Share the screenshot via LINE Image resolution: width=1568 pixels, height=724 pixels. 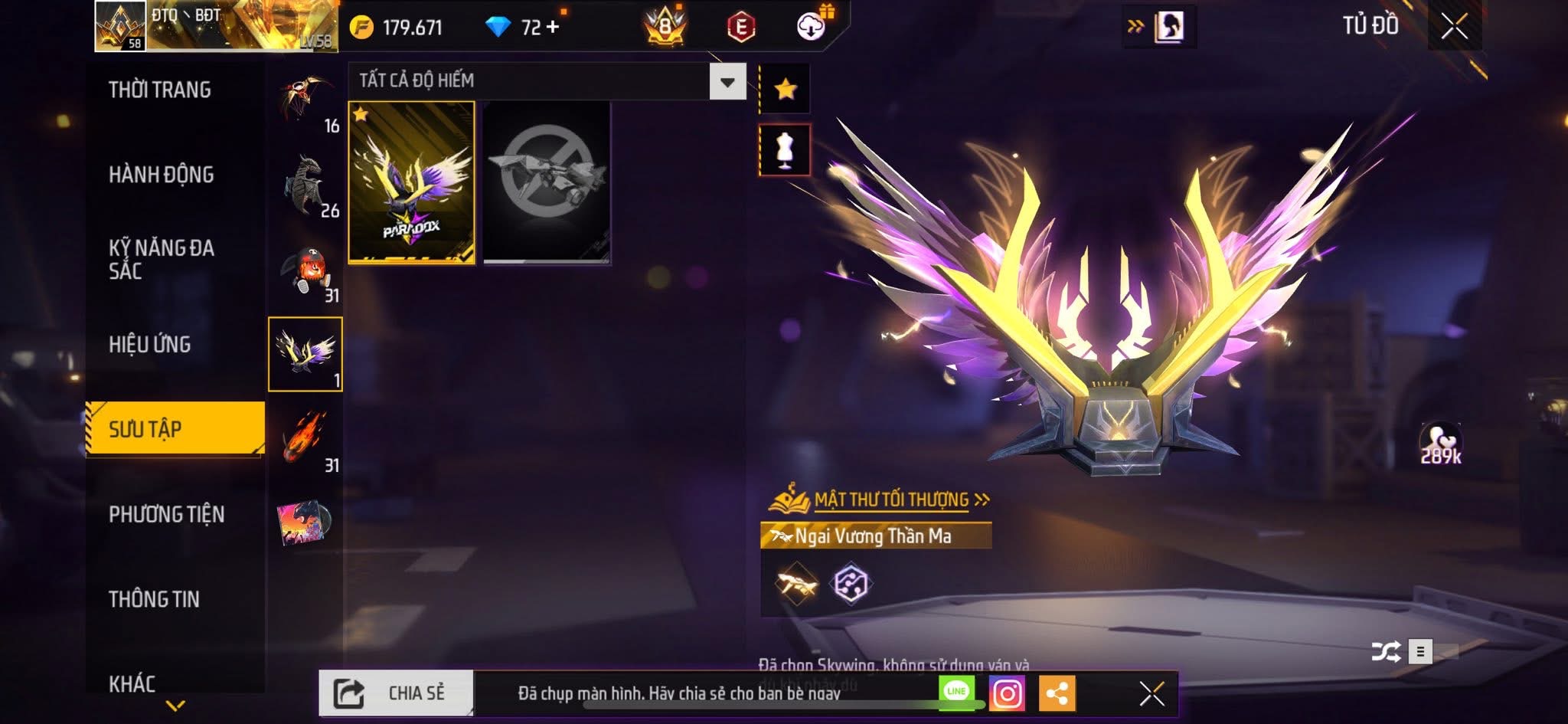pos(957,692)
